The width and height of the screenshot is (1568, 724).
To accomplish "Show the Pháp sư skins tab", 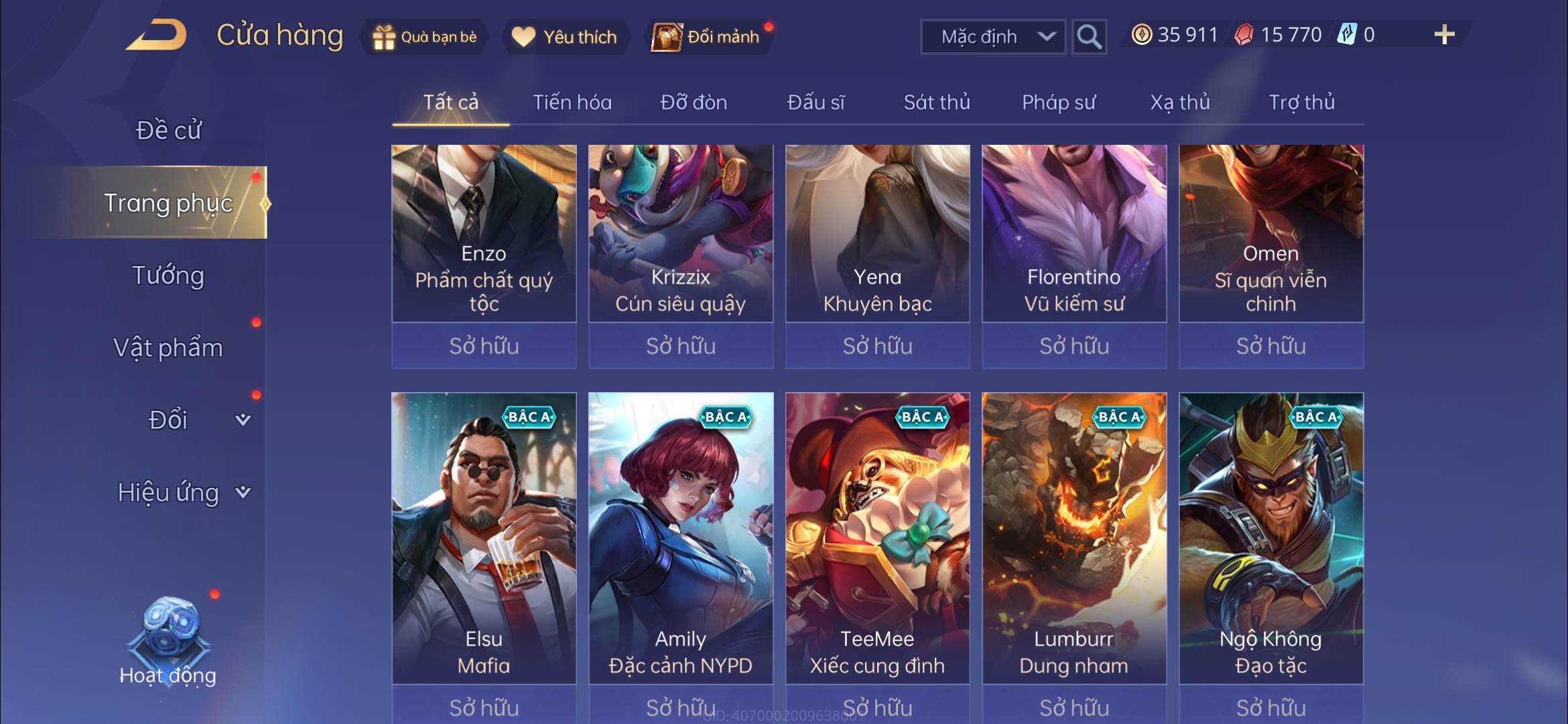I will click(x=1059, y=103).
